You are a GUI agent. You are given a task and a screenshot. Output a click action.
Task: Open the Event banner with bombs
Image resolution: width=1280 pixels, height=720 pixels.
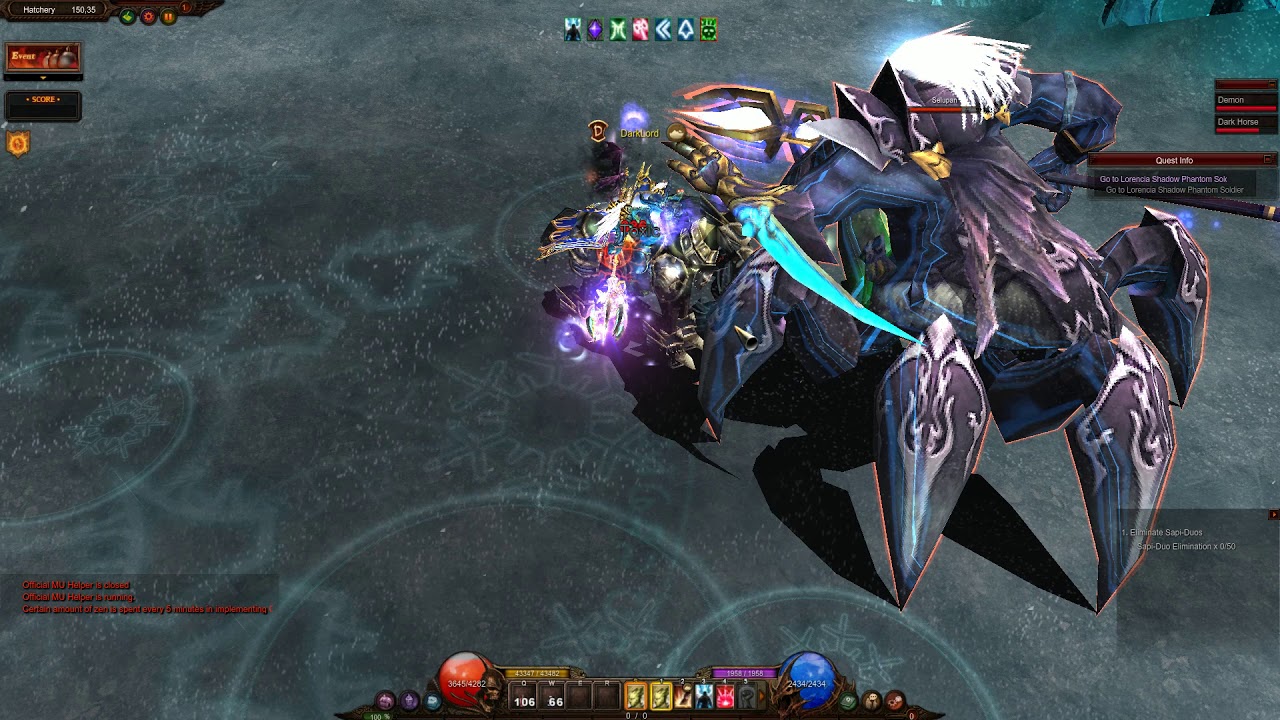click(43, 57)
